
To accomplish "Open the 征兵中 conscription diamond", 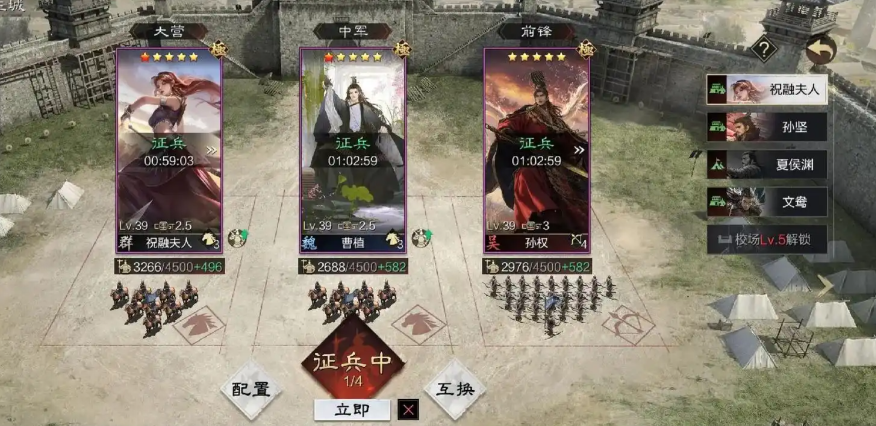I will 353,366.
